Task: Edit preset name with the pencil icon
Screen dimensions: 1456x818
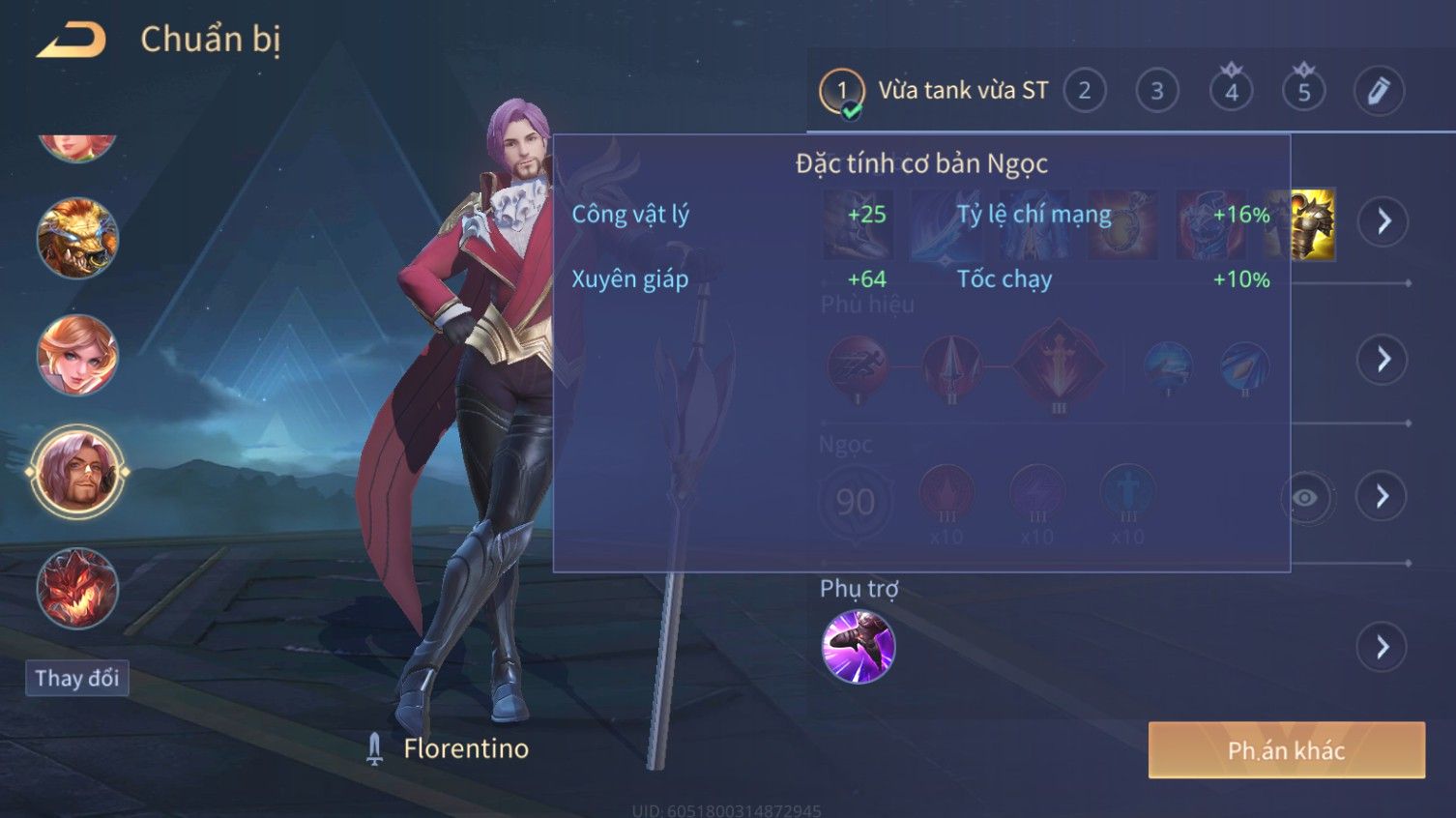Action: (x=1378, y=92)
